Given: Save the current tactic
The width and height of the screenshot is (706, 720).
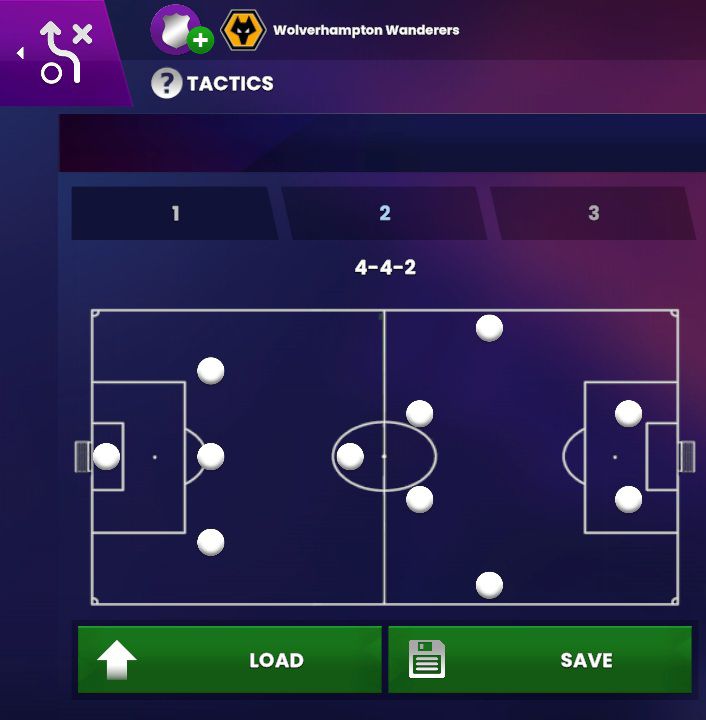Looking at the screenshot, I should pyautogui.click(x=540, y=660).
